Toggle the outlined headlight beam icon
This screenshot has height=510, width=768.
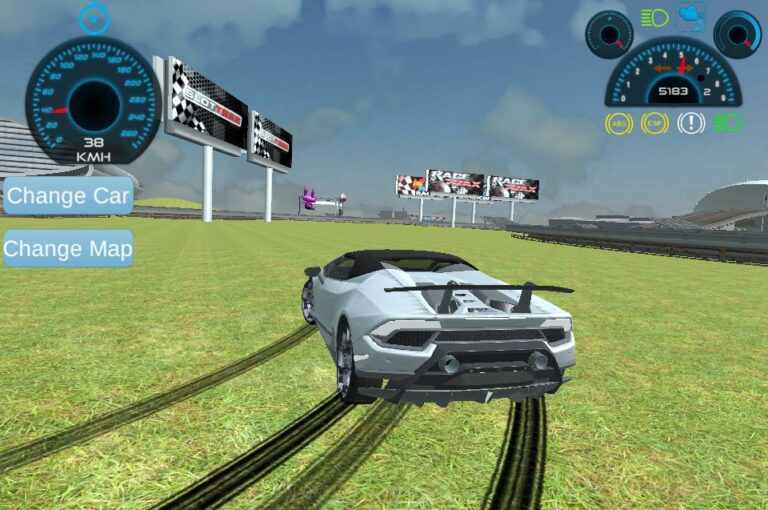tap(655, 17)
